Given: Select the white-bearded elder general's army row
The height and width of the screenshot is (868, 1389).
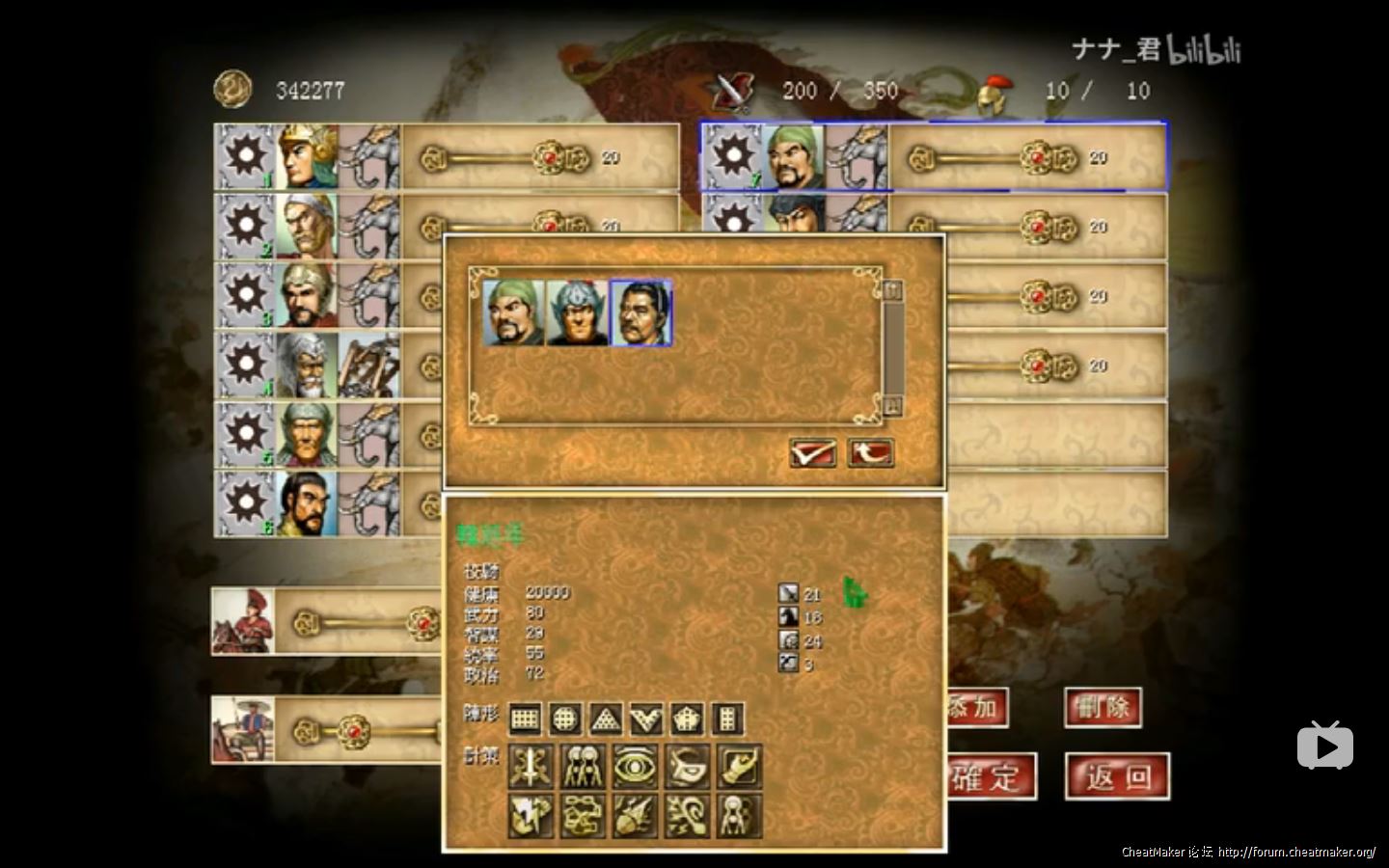Looking at the screenshot, I should click(307, 365).
